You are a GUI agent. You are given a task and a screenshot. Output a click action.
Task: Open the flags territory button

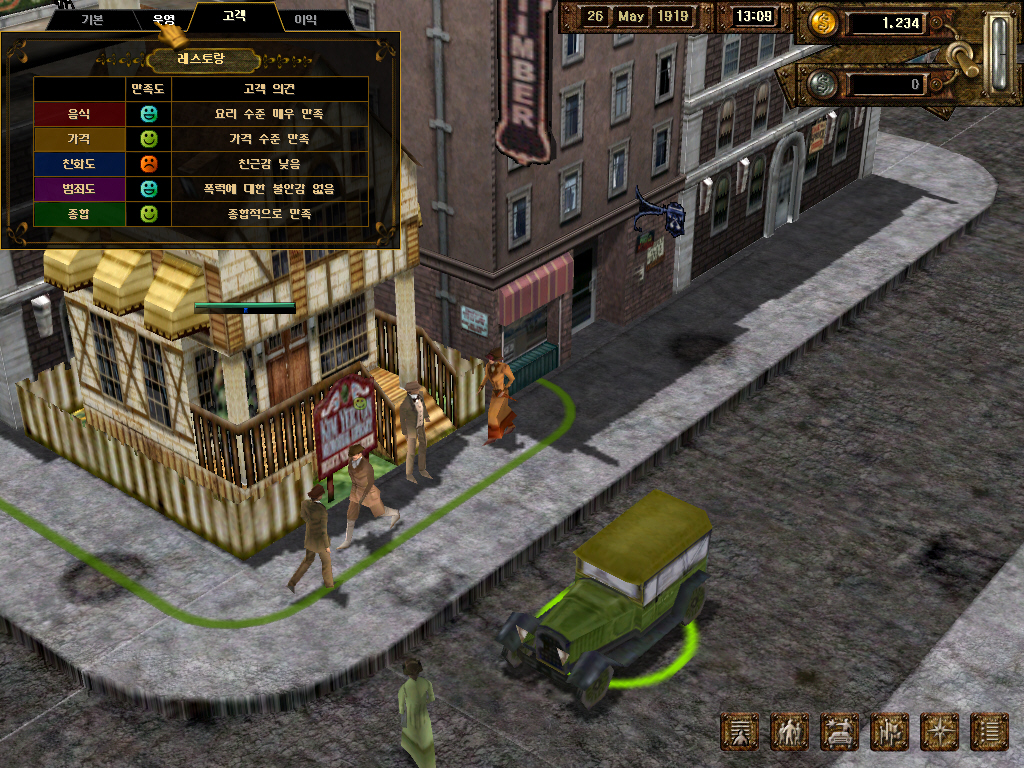click(890, 732)
